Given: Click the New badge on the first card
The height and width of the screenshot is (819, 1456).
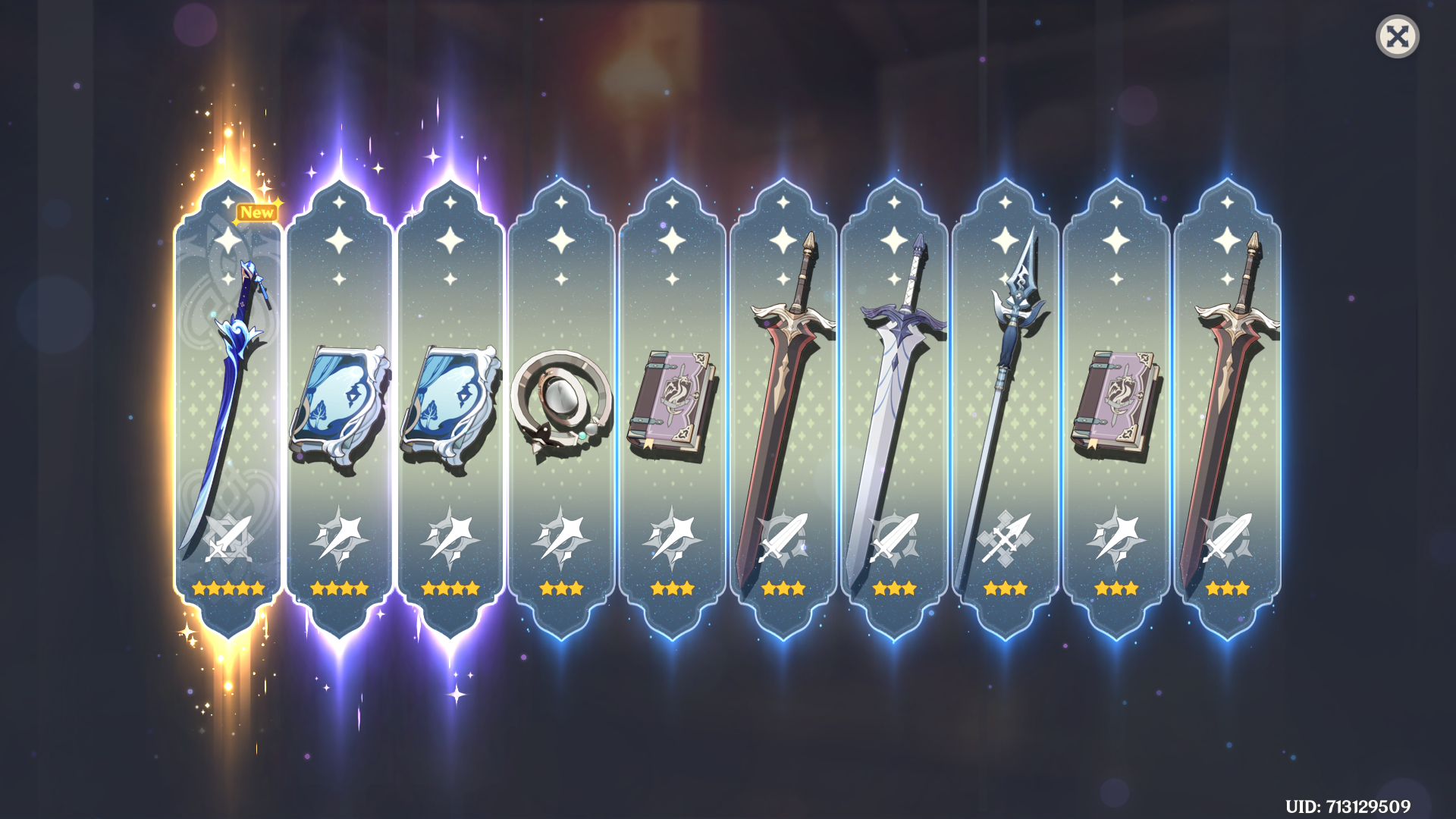Looking at the screenshot, I should point(256,212).
